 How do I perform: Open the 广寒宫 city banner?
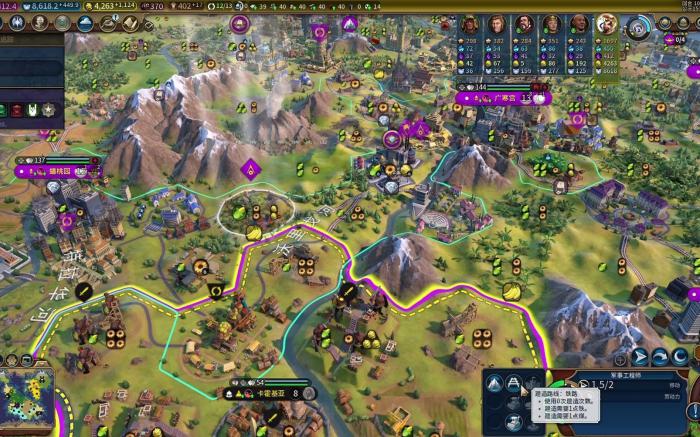pos(505,98)
